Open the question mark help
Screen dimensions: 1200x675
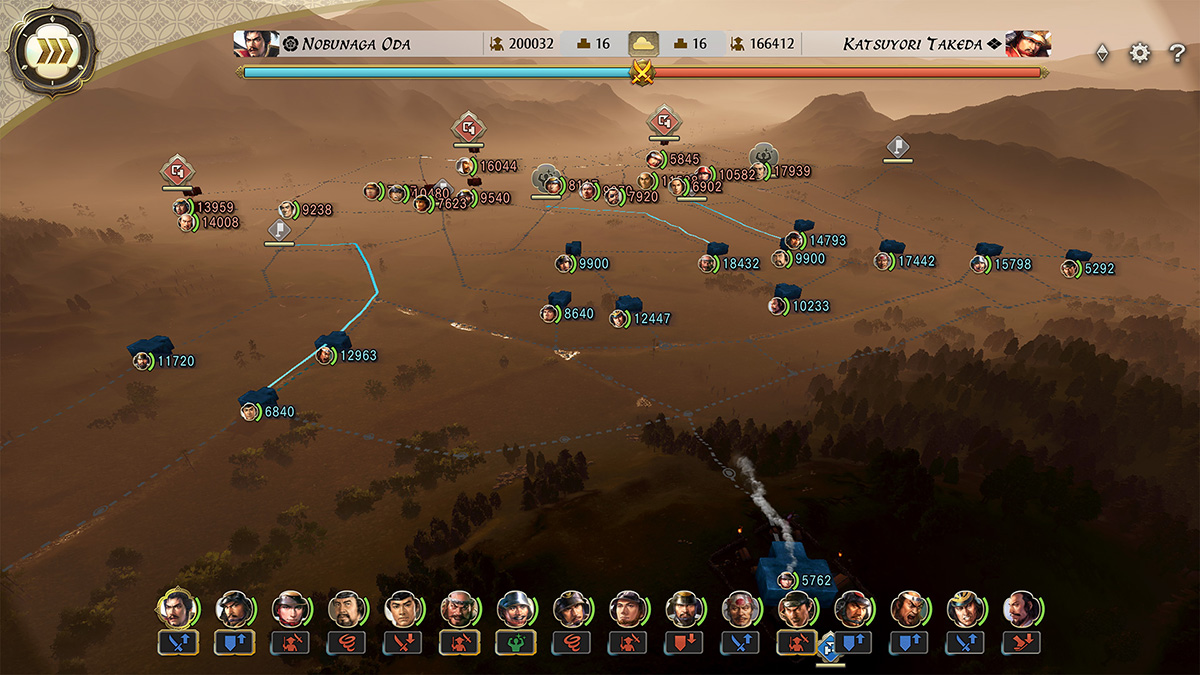pyautogui.click(x=1177, y=54)
